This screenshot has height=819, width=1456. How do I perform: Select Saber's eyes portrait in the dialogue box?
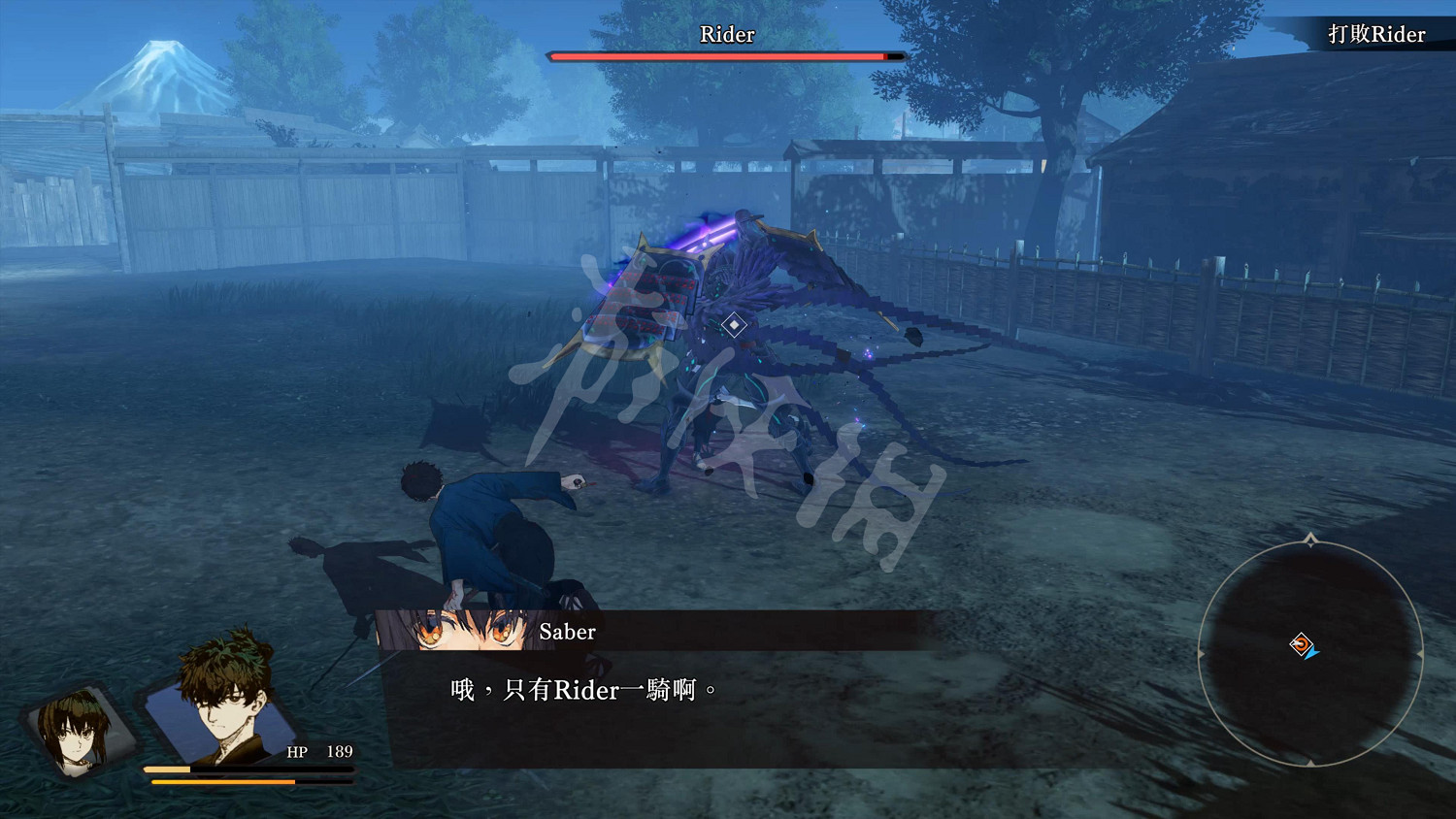pos(456,632)
